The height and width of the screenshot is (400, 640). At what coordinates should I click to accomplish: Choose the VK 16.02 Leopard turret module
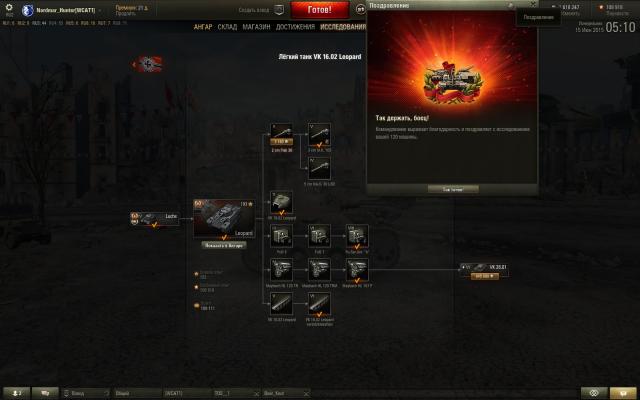point(282,203)
